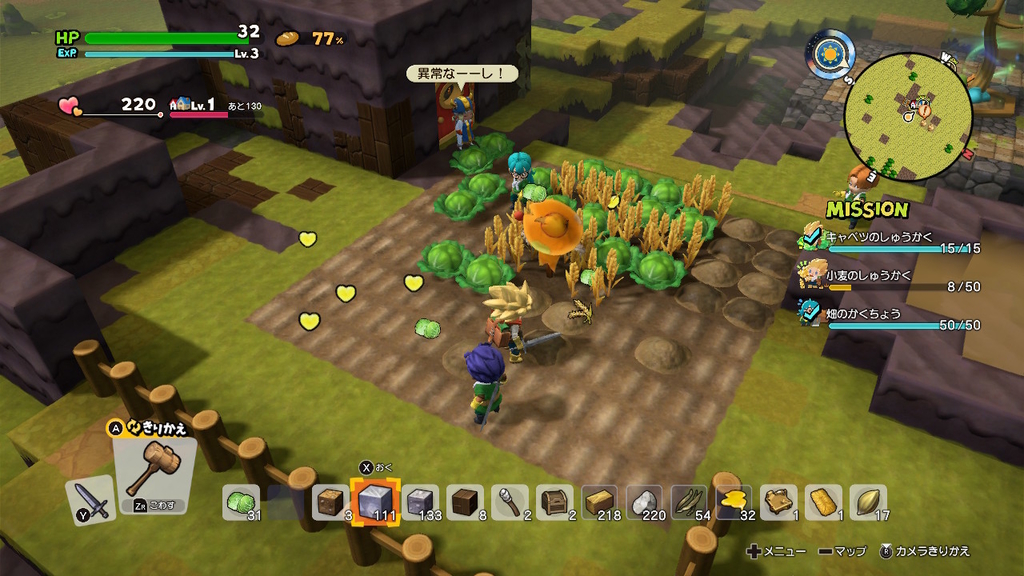Pick the straw block stack of 218
Screen dimensions: 1024x576
tap(600, 502)
